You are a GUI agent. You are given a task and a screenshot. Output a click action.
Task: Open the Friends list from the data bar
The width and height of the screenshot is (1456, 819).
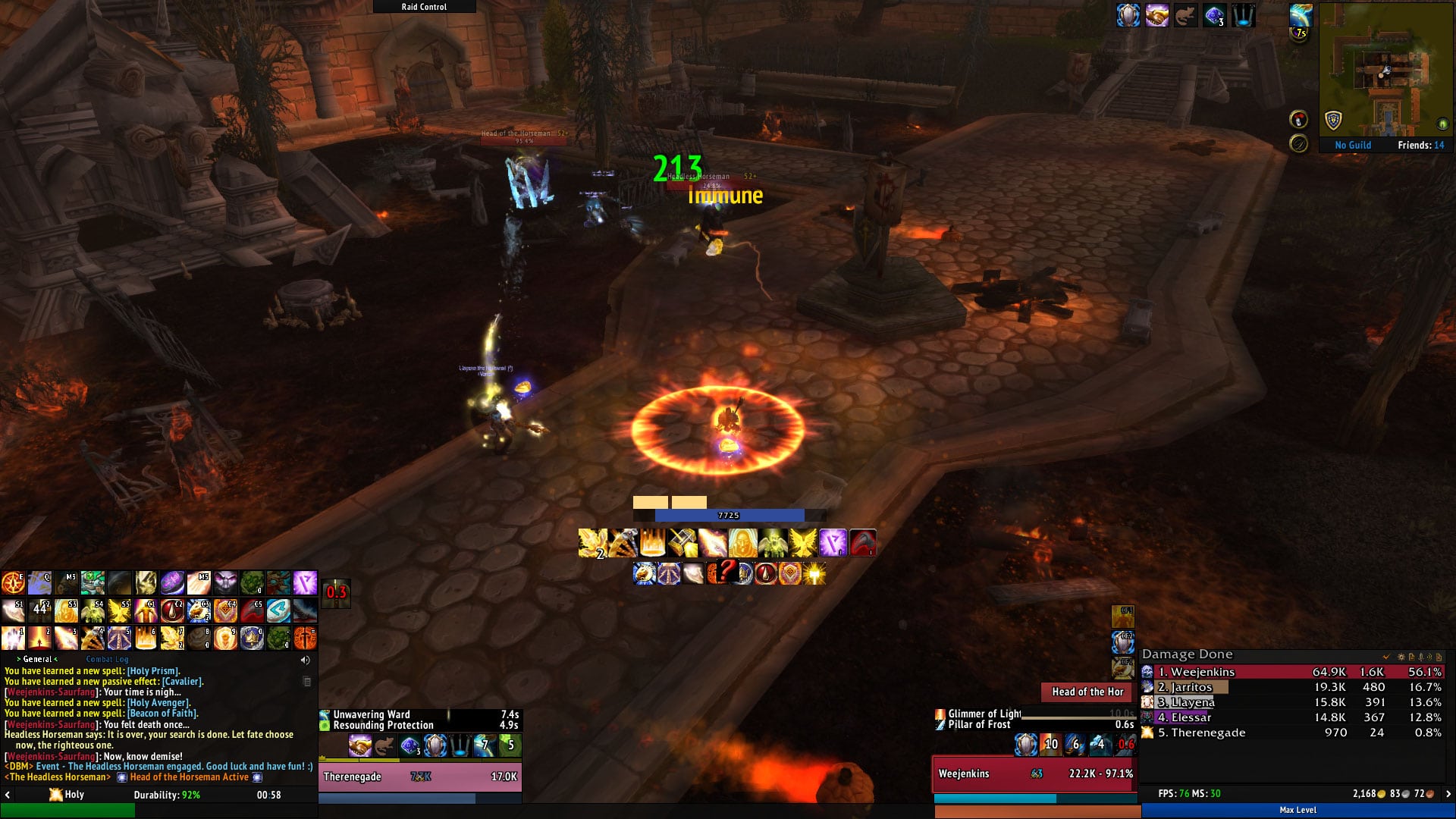point(1420,145)
